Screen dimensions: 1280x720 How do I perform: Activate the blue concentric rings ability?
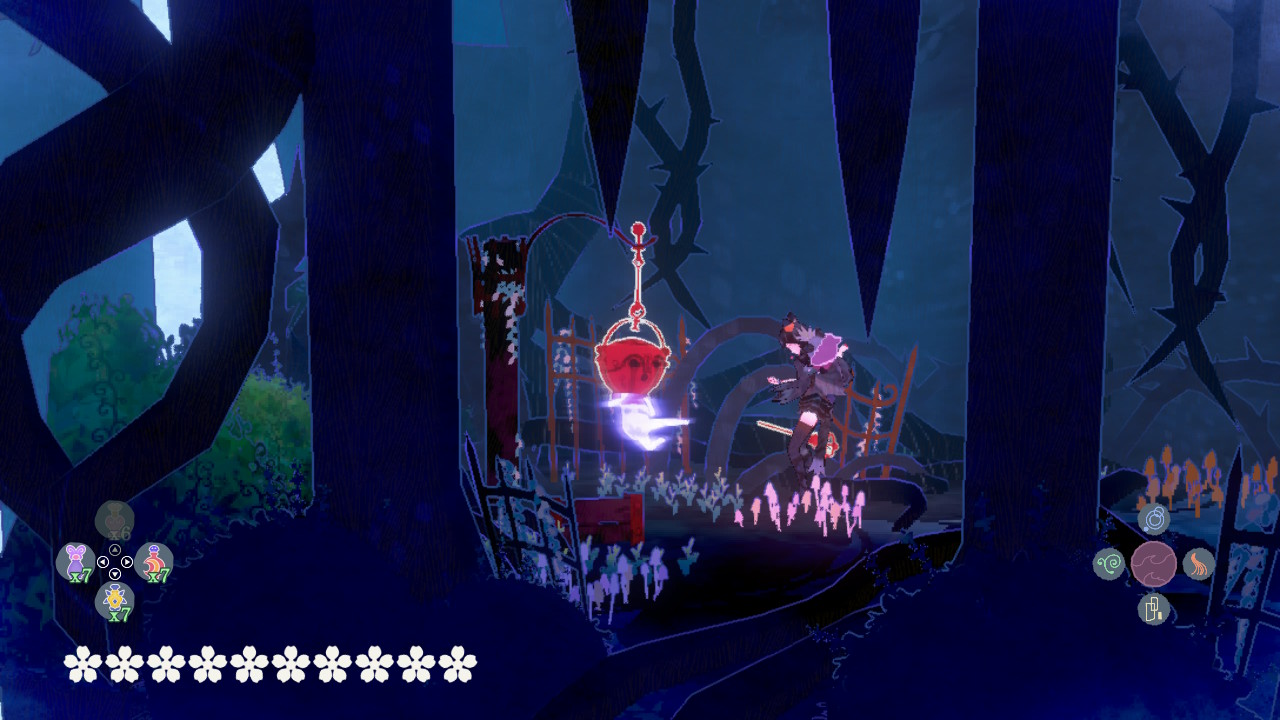[x=1154, y=518]
